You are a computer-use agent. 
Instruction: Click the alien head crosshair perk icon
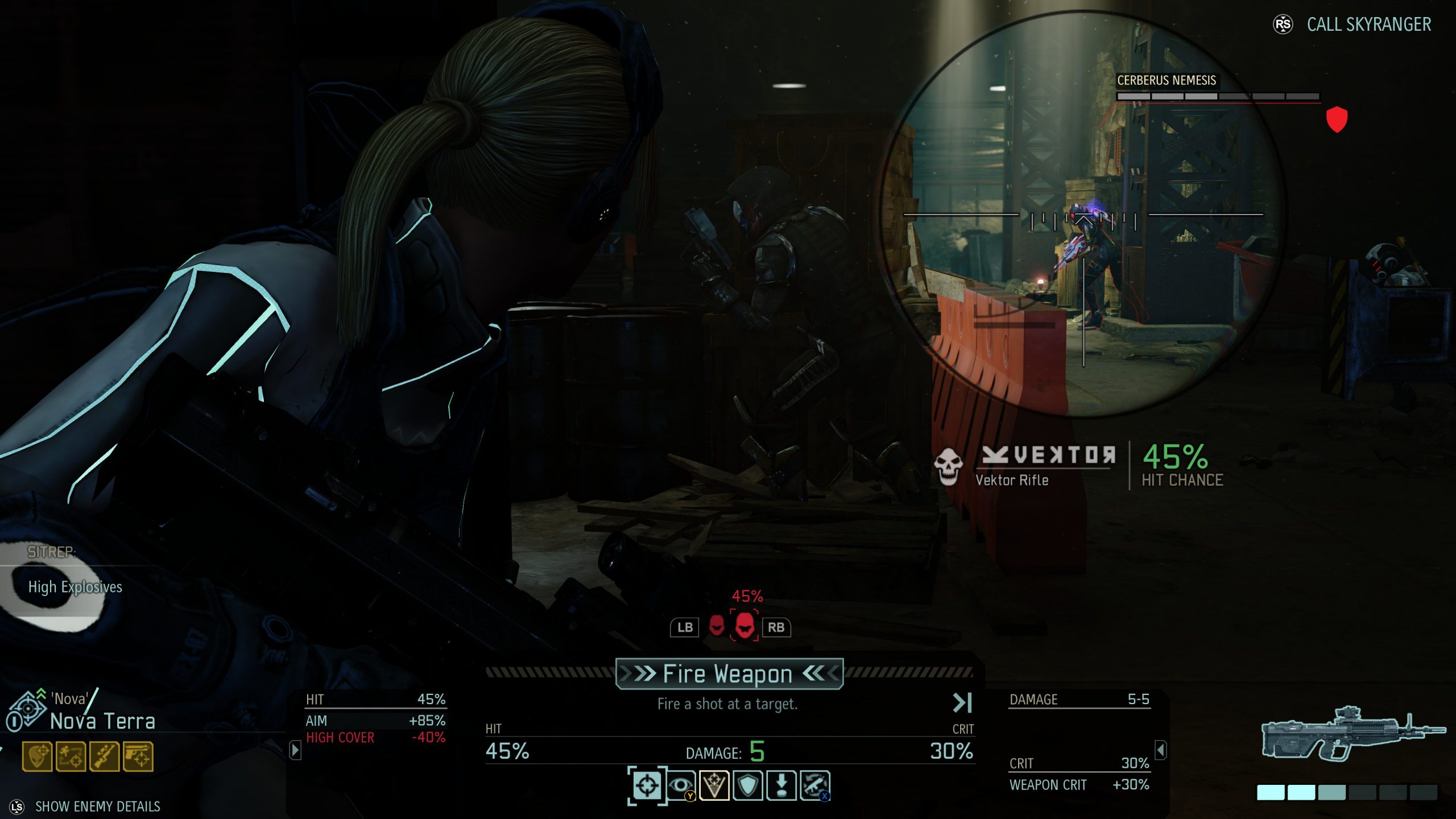pyautogui.click(x=38, y=756)
